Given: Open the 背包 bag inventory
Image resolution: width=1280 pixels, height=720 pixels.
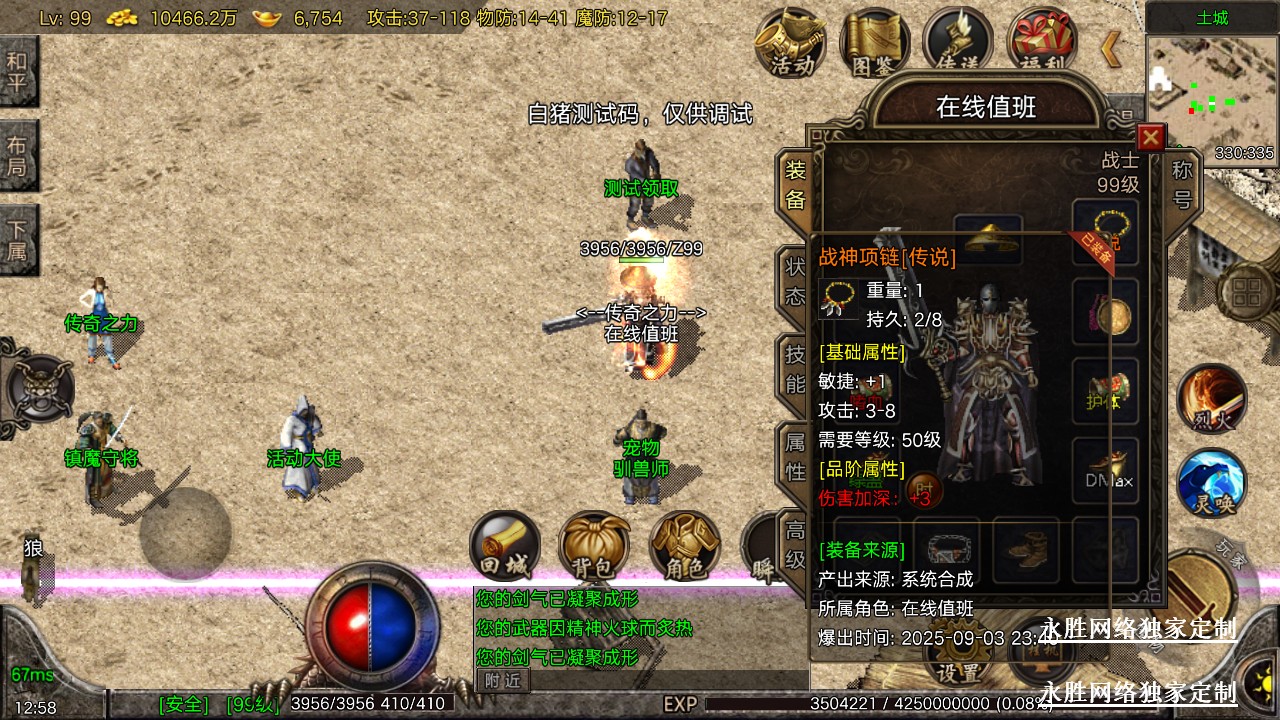Looking at the screenshot, I should point(594,546).
